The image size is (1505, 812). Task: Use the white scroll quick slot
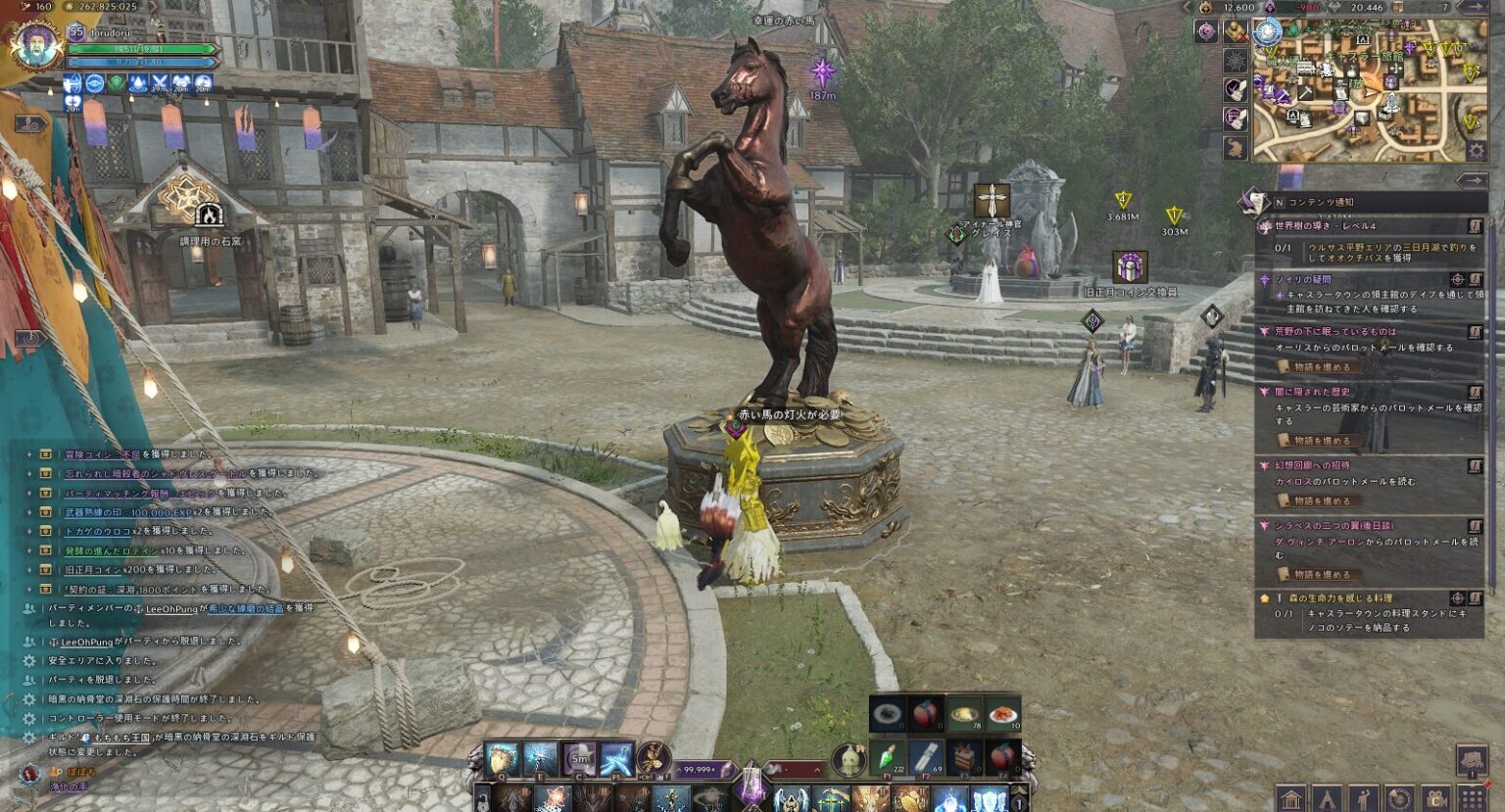[x=926, y=756]
